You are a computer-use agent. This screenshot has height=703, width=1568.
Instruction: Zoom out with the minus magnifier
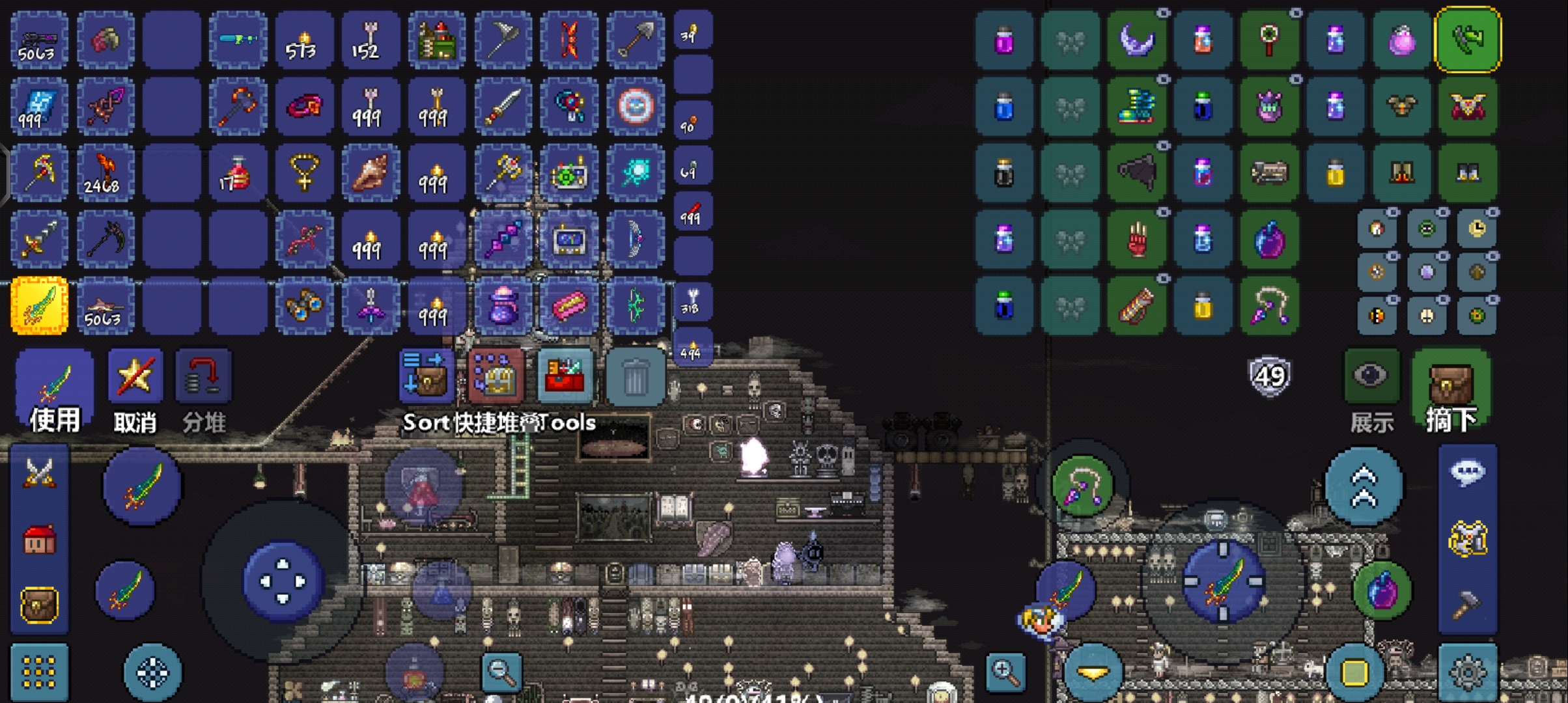(501, 671)
